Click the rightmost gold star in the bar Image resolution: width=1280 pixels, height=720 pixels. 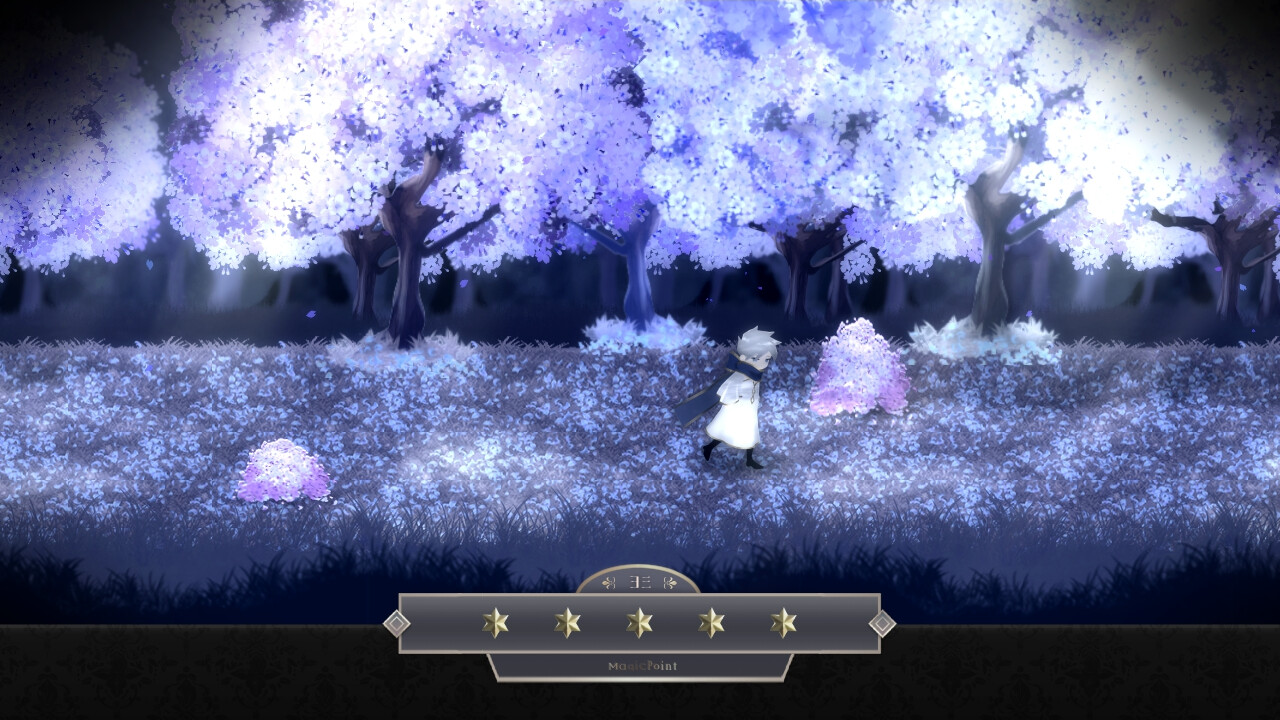point(783,622)
